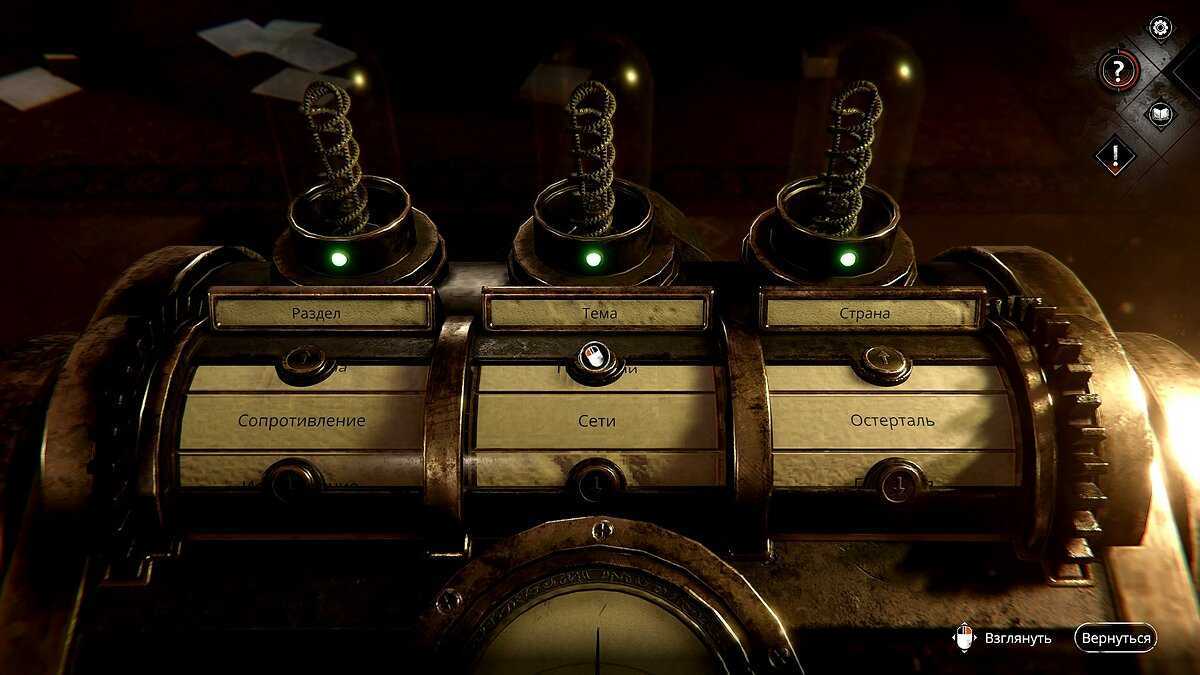Click the up arrow above Сопротивление
This screenshot has height=675, width=1200.
click(306, 361)
